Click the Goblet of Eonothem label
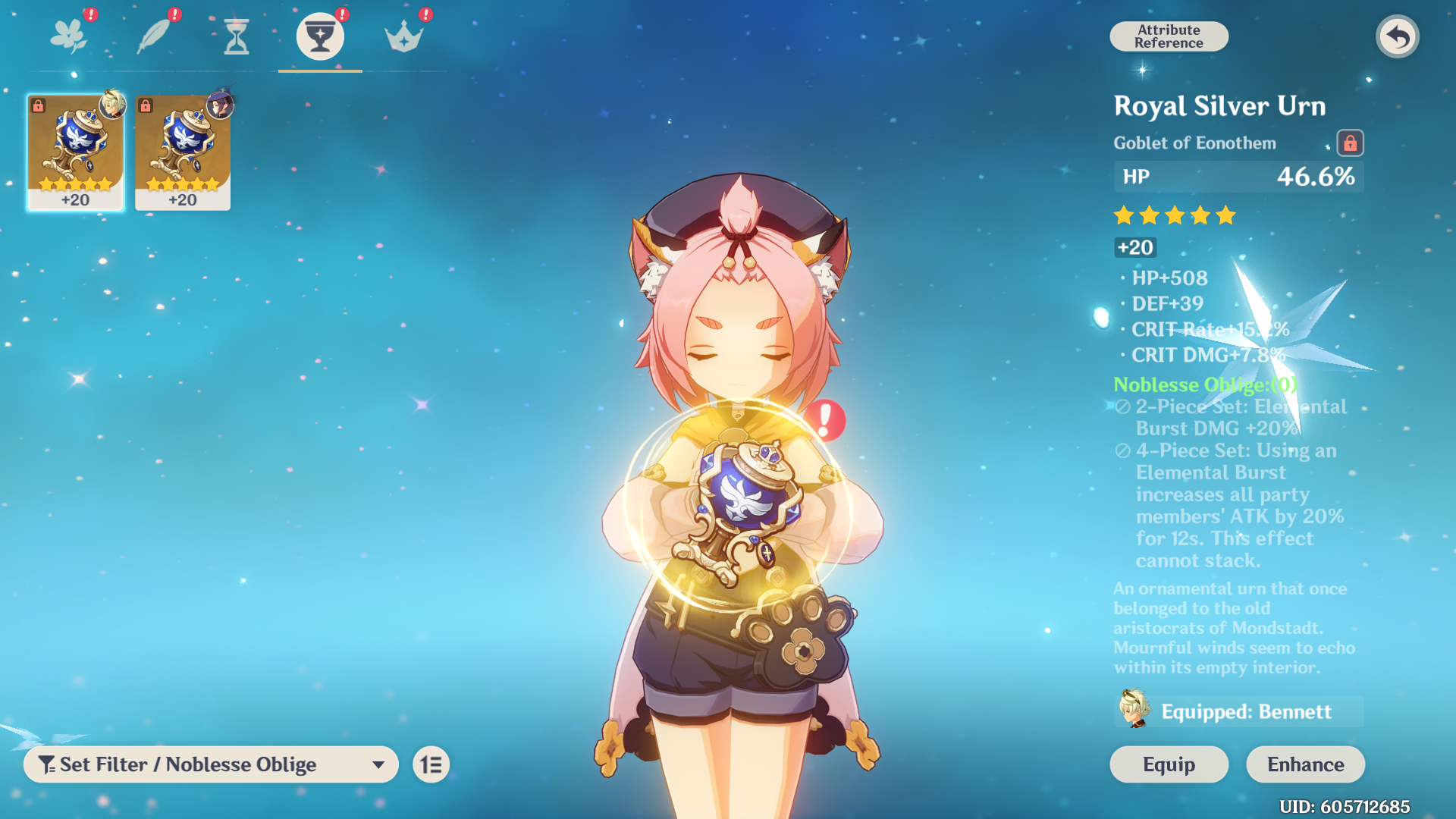The image size is (1456, 819). pos(1195,143)
